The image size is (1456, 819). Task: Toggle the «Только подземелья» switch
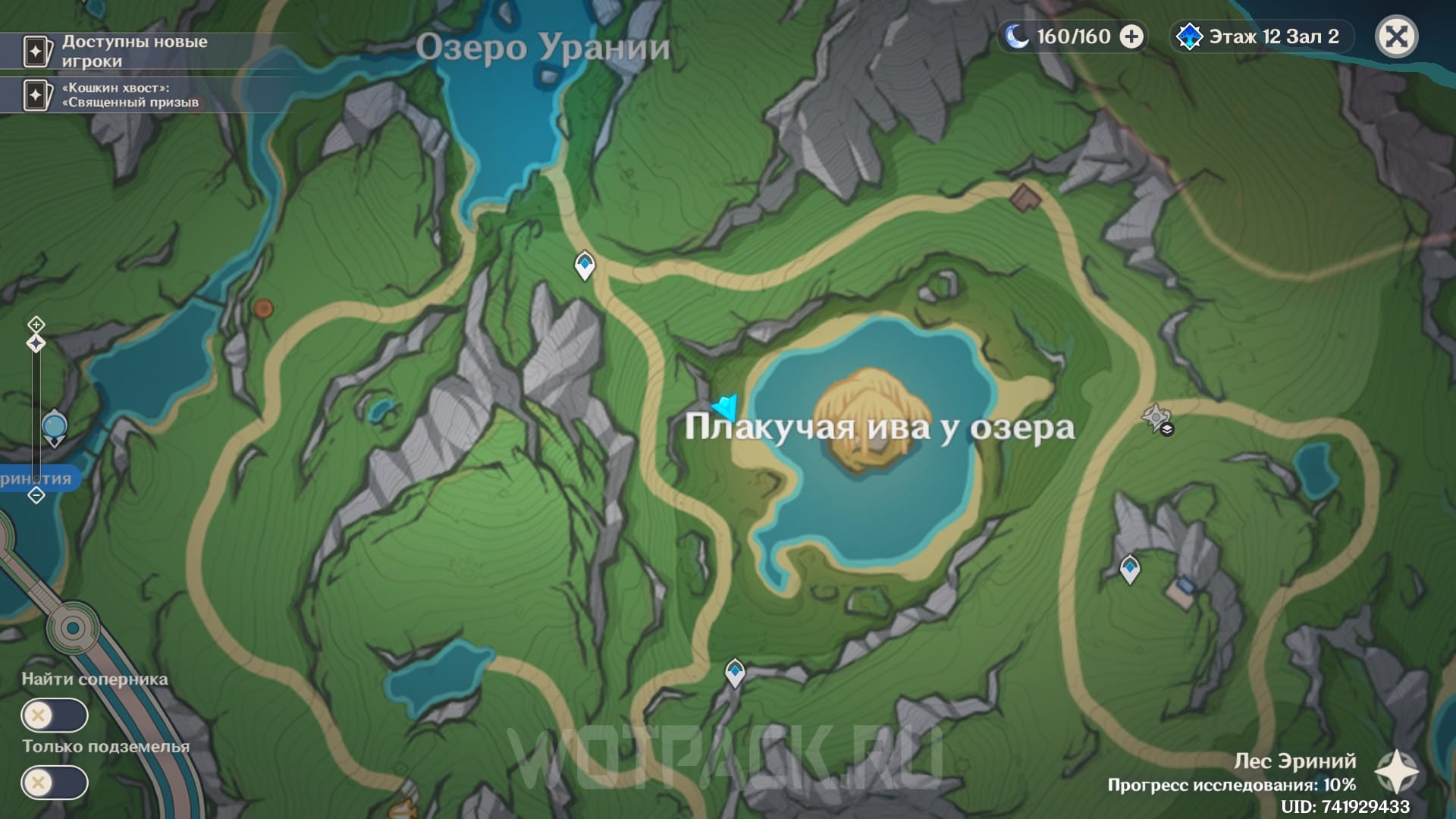coord(55,783)
